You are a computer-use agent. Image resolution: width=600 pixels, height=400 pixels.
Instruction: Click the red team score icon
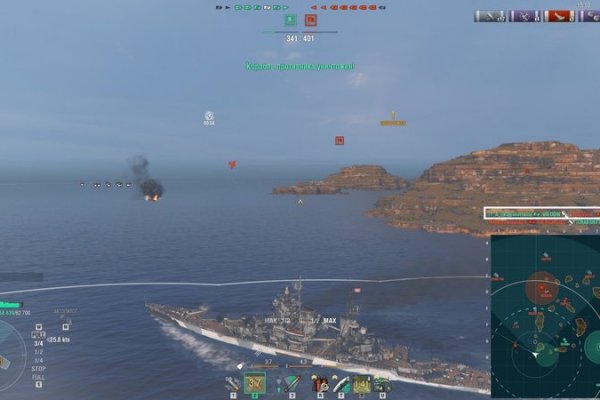(311, 19)
